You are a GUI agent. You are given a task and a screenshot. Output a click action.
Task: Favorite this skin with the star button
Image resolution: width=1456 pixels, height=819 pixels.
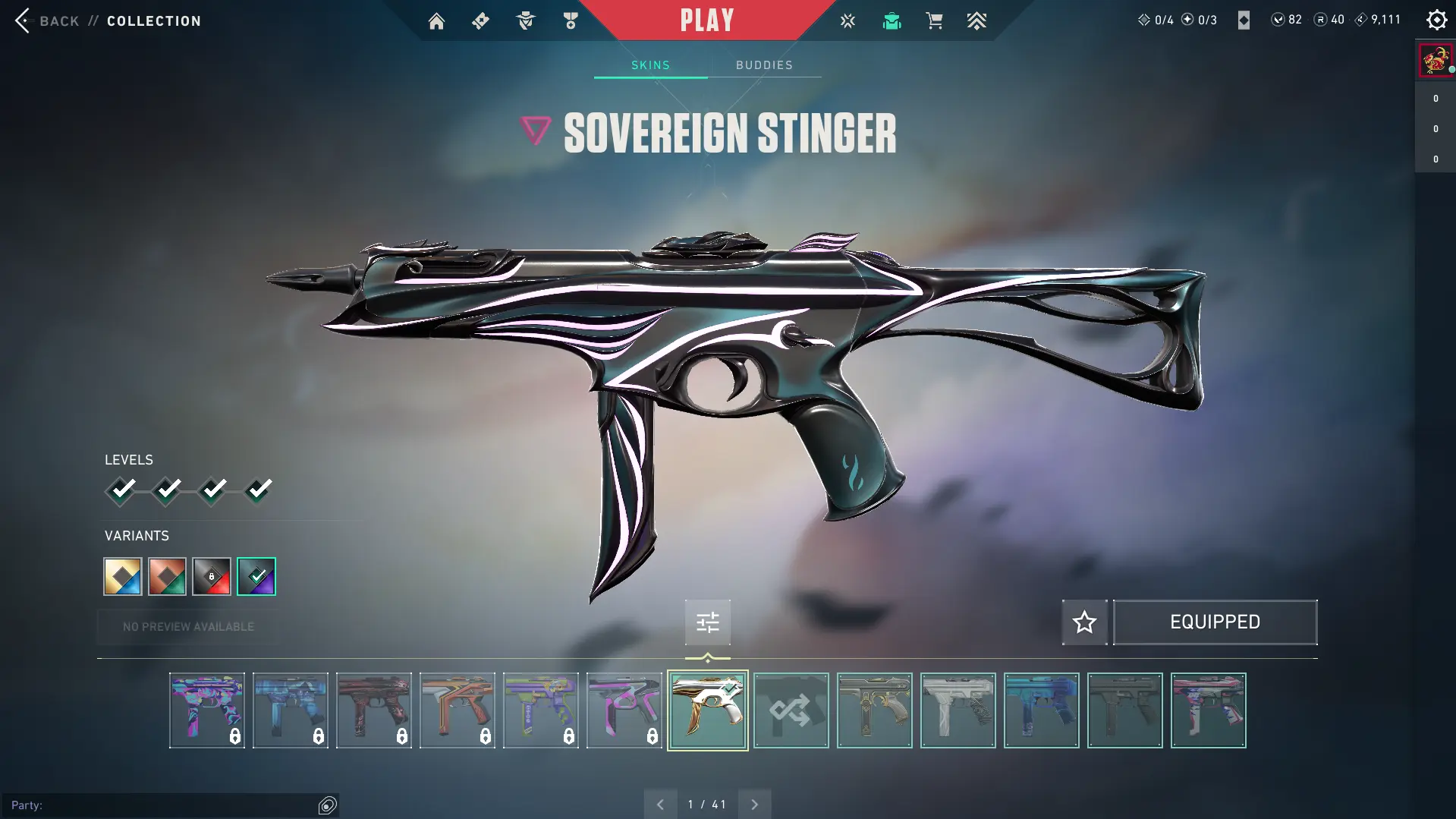tap(1084, 622)
